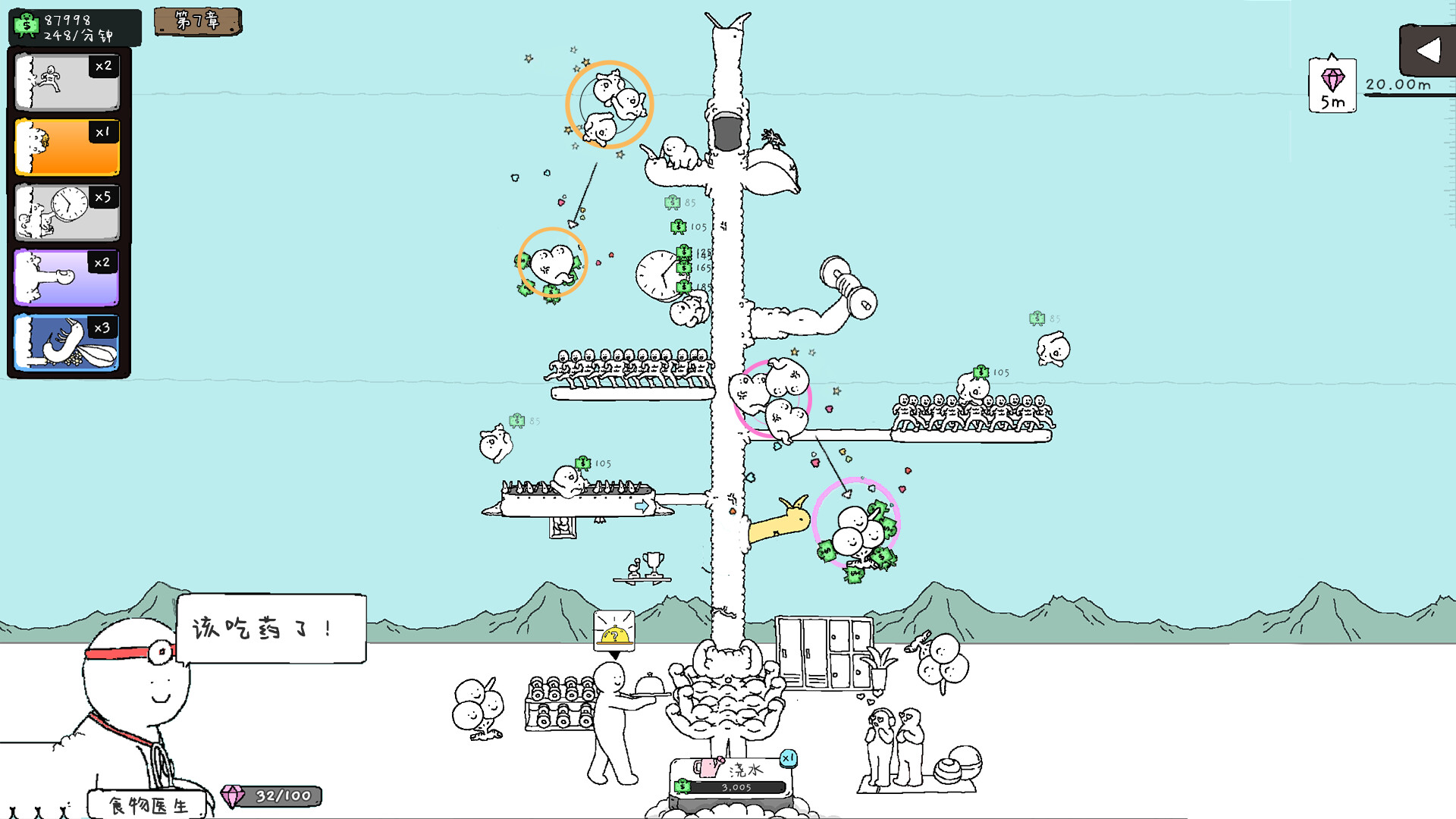Open the 第7章 chapter banner
The height and width of the screenshot is (819, 1456).
pyautogui.click(x=197, y=24)
